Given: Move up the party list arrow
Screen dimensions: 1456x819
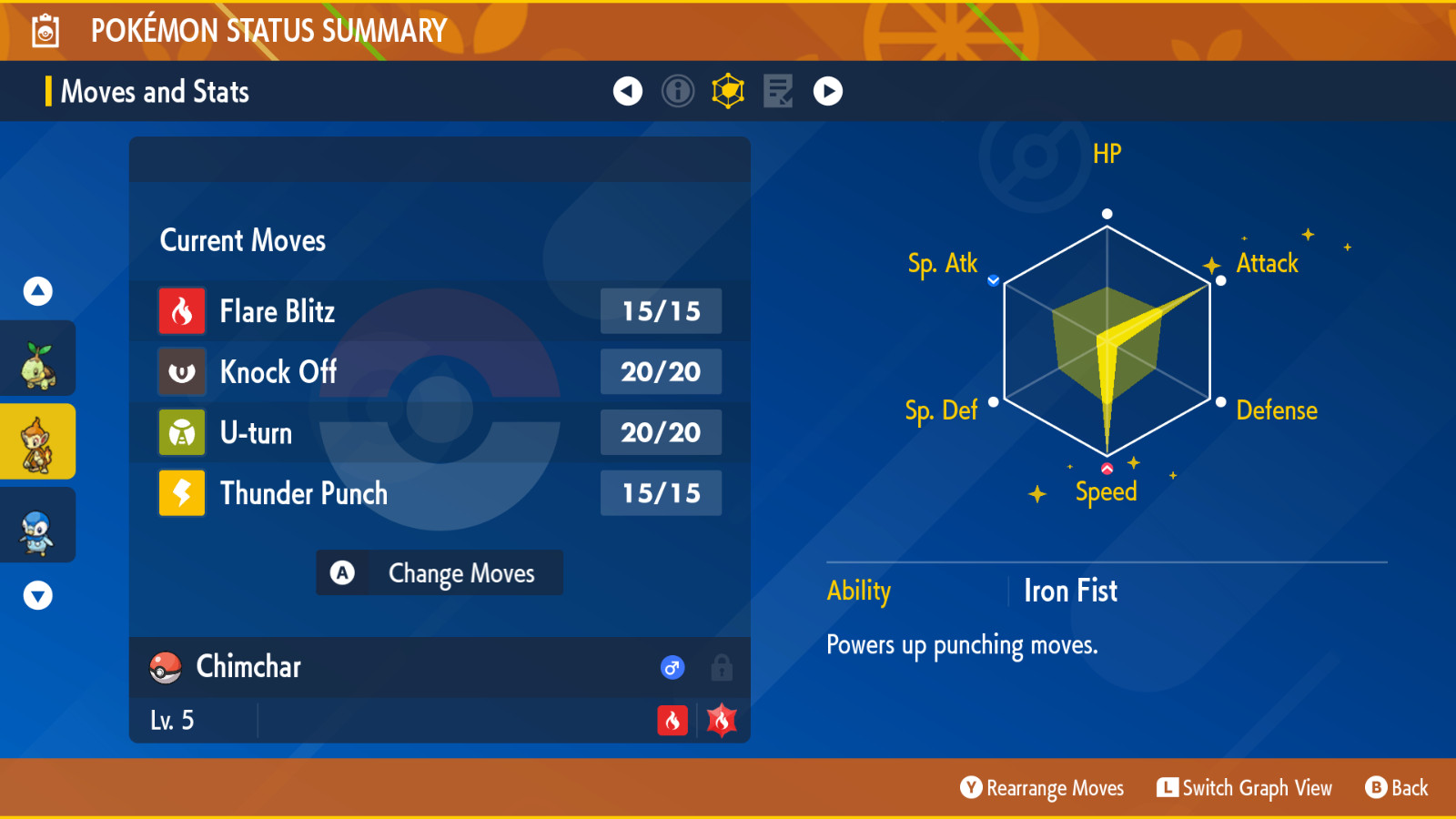Looking at the screenshot, I should pyautogui.click(x=37, y=291).
